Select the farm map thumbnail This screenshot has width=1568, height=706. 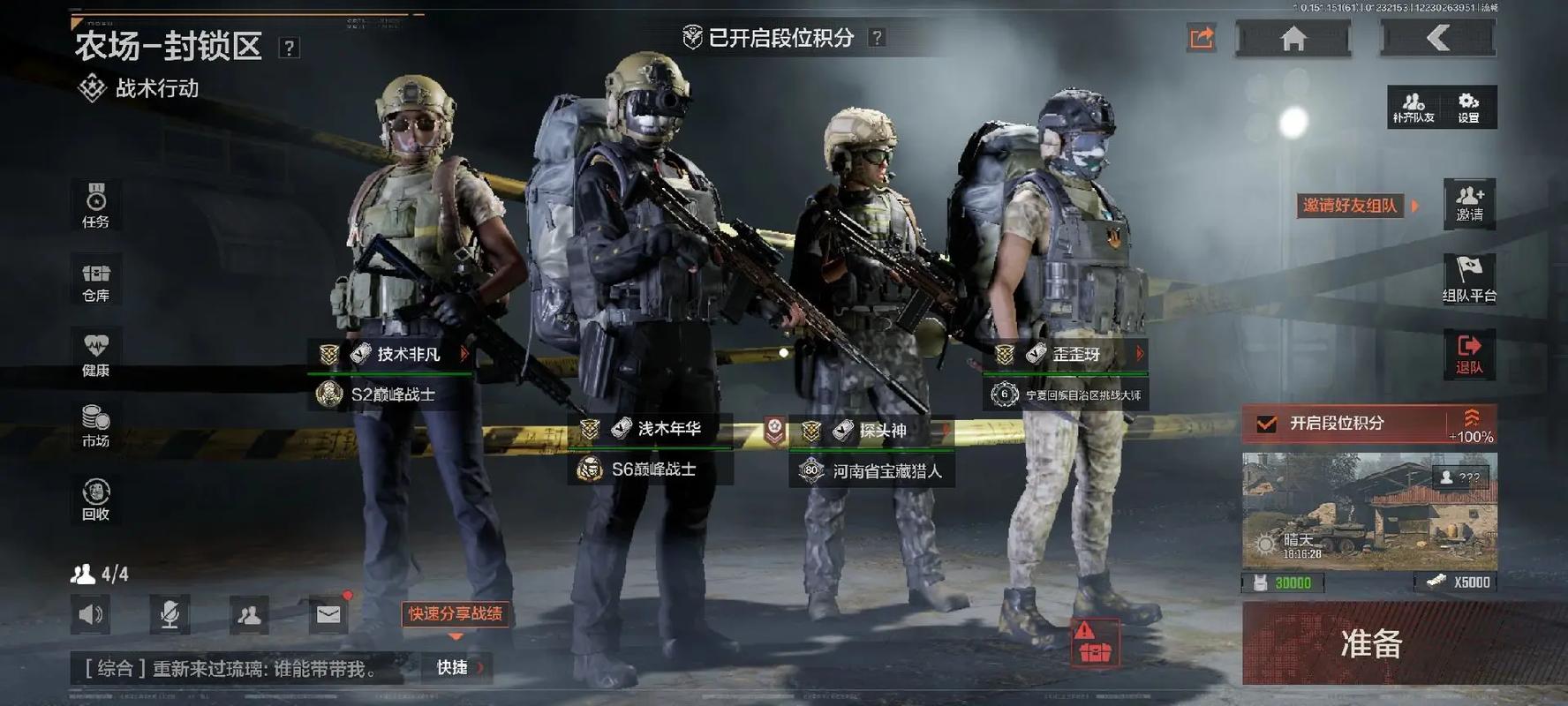point(1369,510)
